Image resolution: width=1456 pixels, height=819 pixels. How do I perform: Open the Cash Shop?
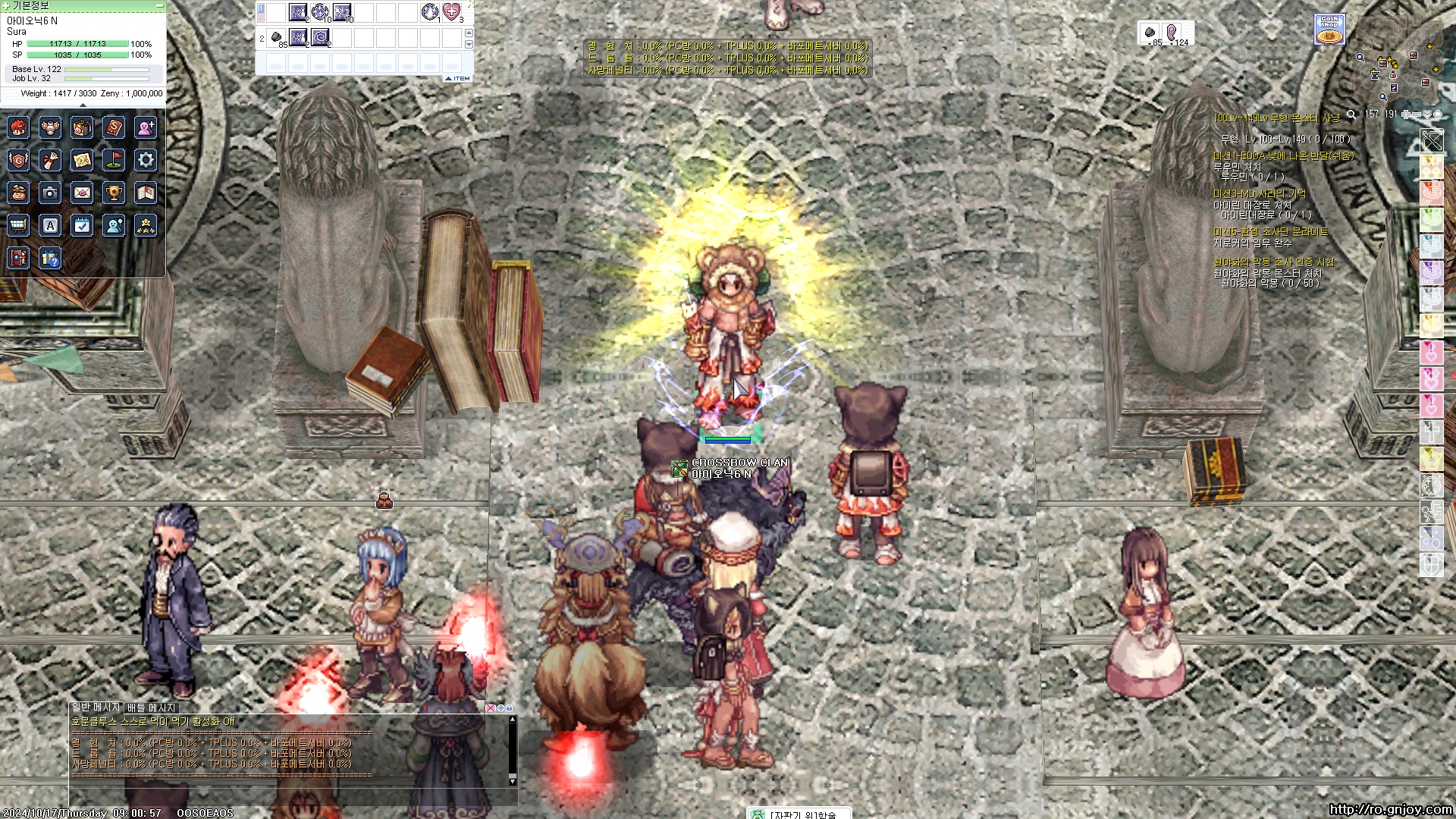1329,30
